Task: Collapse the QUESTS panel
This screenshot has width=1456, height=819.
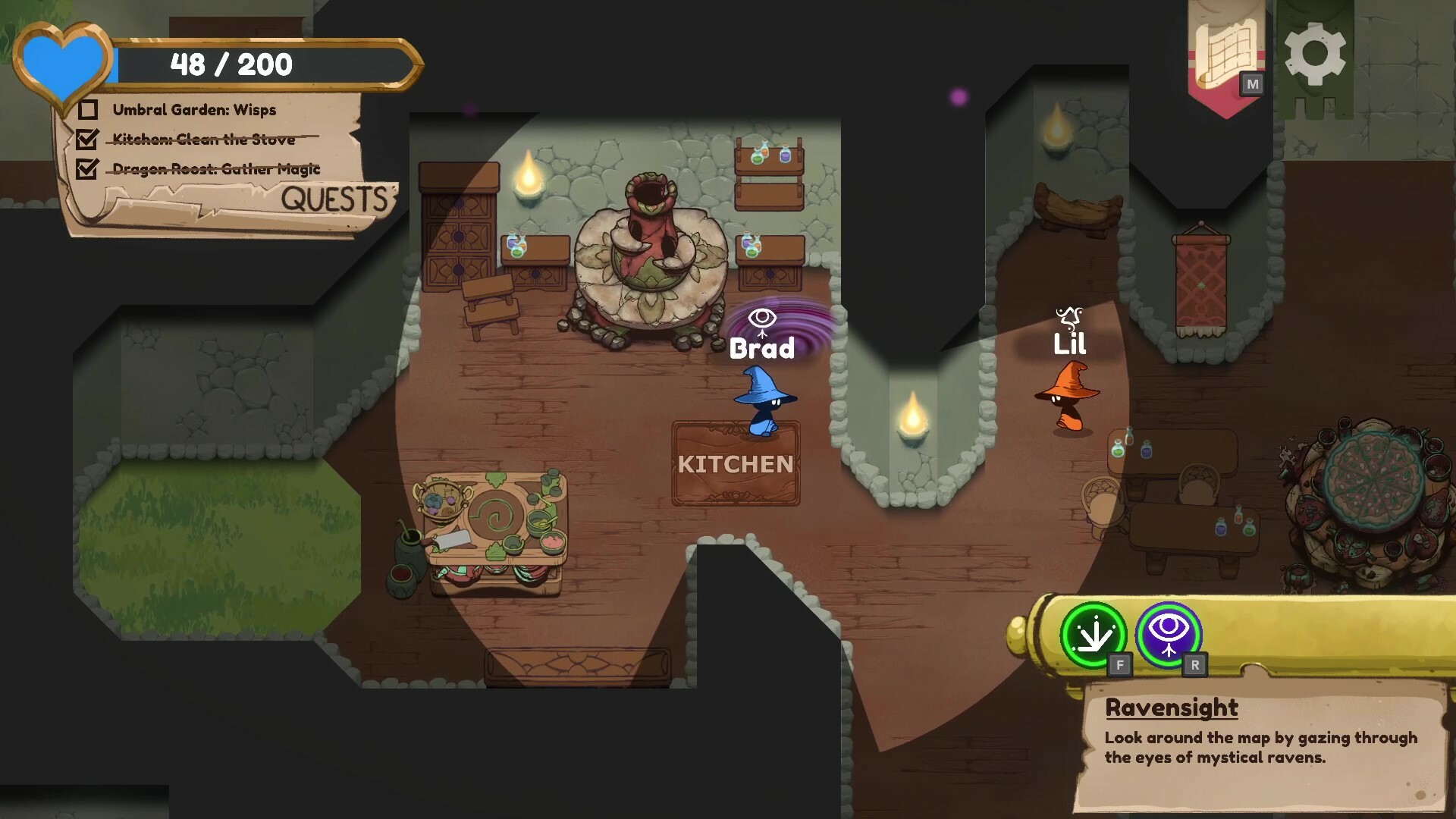Action: pyautogui.click(x=336, y=199)
